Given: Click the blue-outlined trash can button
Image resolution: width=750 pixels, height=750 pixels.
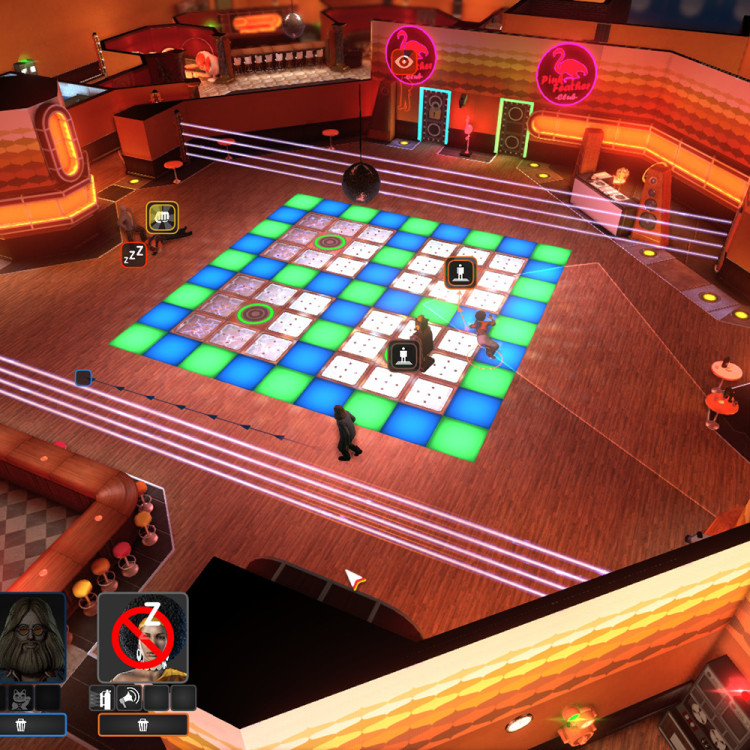Looking at the screenshot, I should (x=21, y=725).
